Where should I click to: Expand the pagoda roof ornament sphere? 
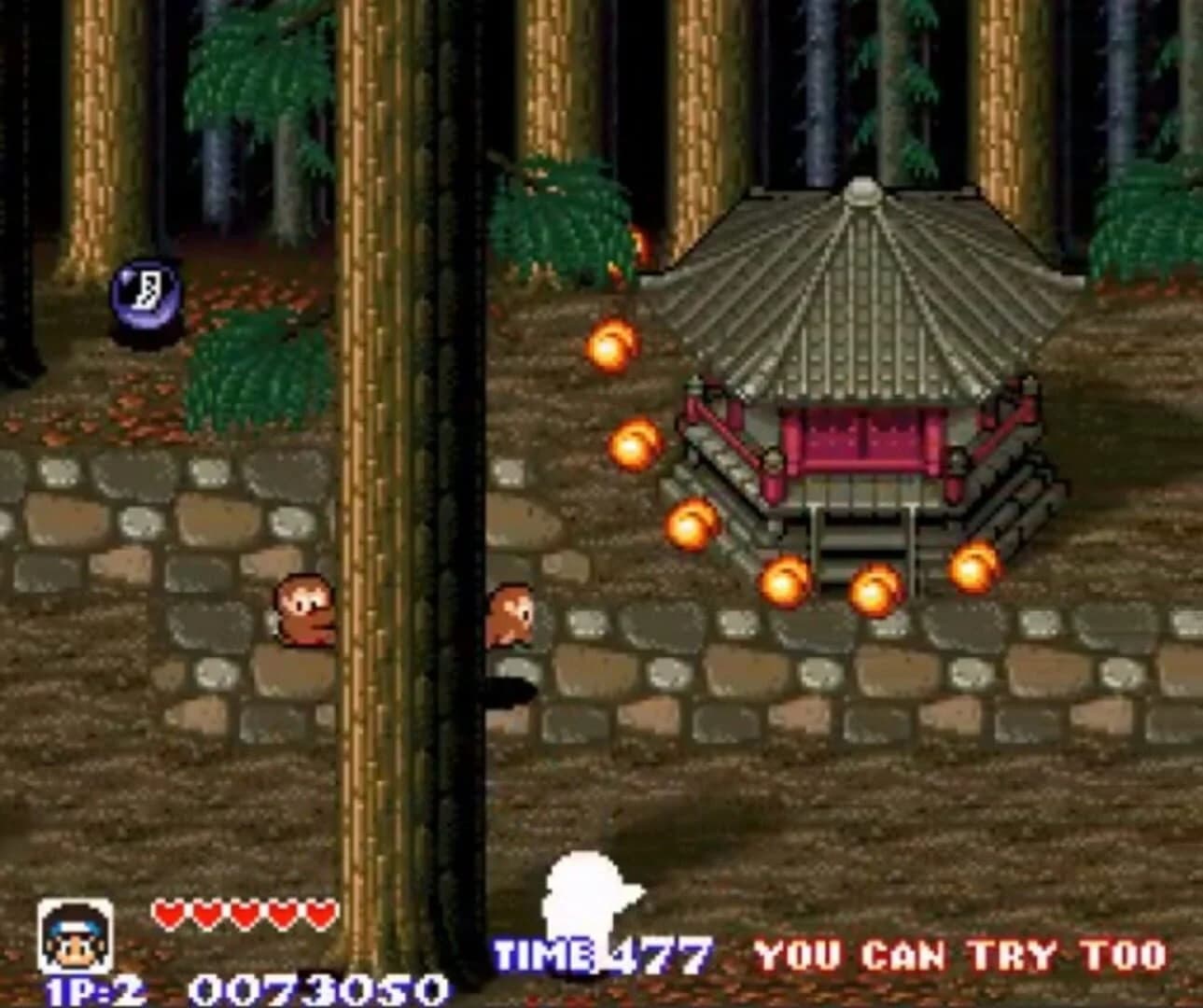coord(860,193)
